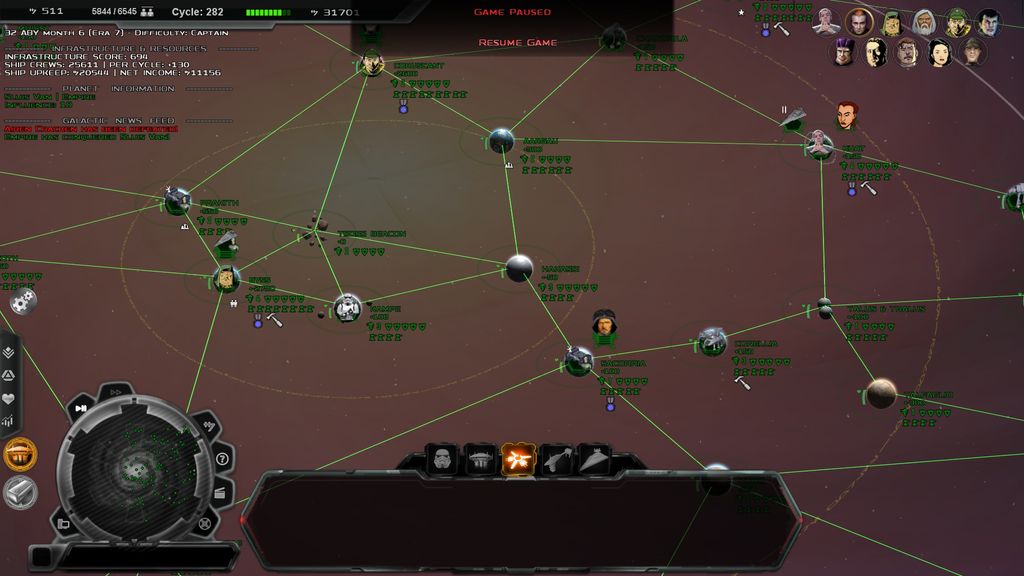This screenshot has width=1024, height=576.
Task: Click the folder icon beside the minimap
Action: pos(64,523)
